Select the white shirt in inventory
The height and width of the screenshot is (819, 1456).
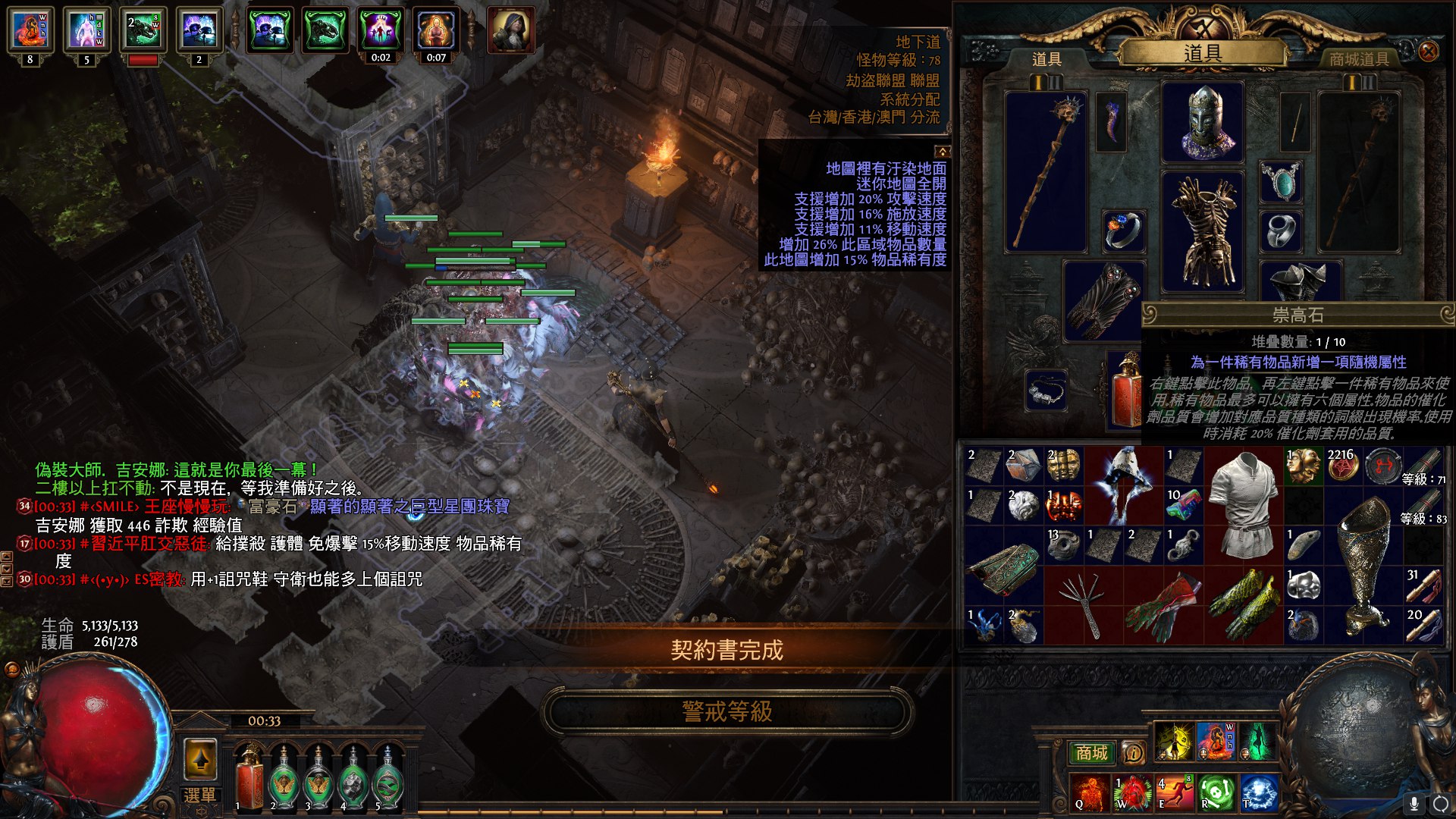[x=1244, y=504]
